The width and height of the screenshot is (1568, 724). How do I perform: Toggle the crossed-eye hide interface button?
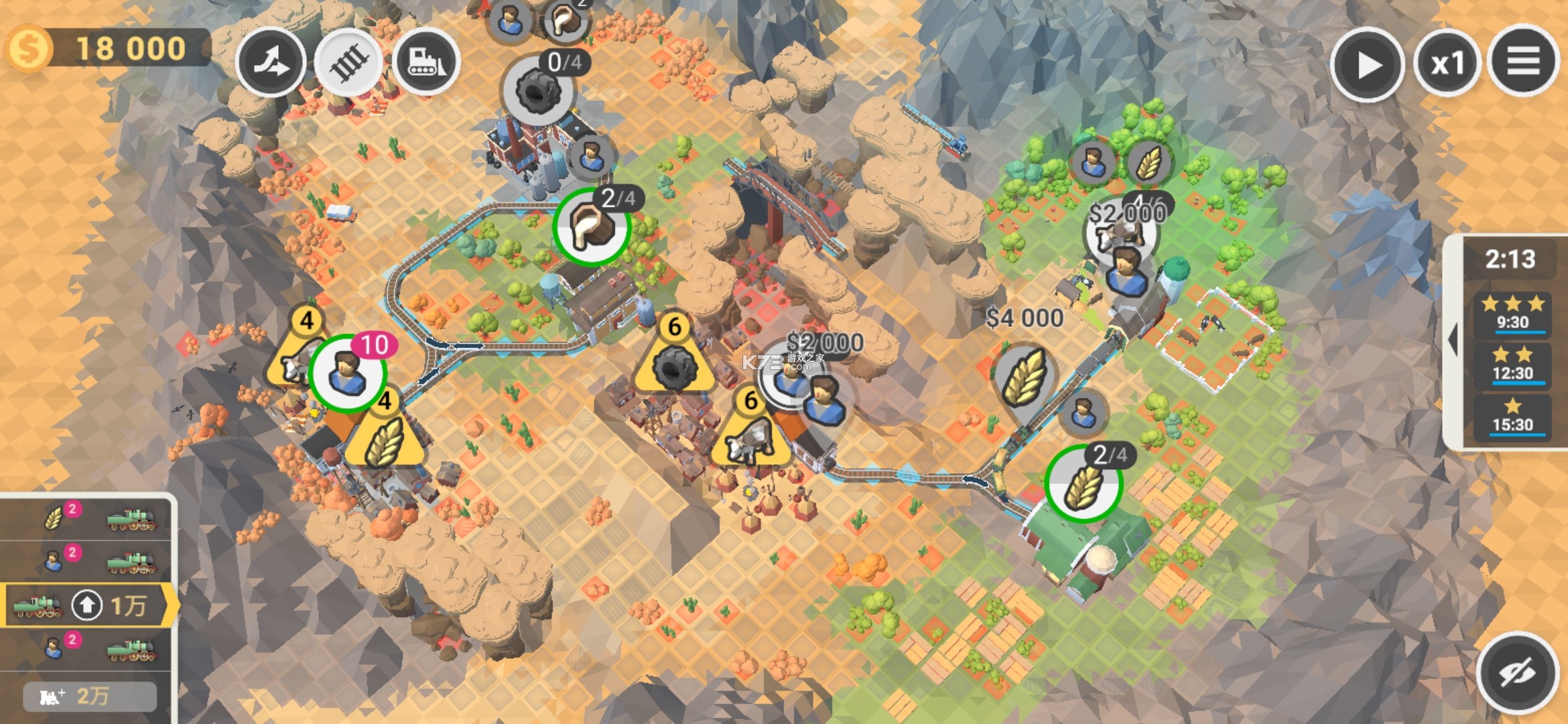pyautogui.click(x=1518, y=672)
